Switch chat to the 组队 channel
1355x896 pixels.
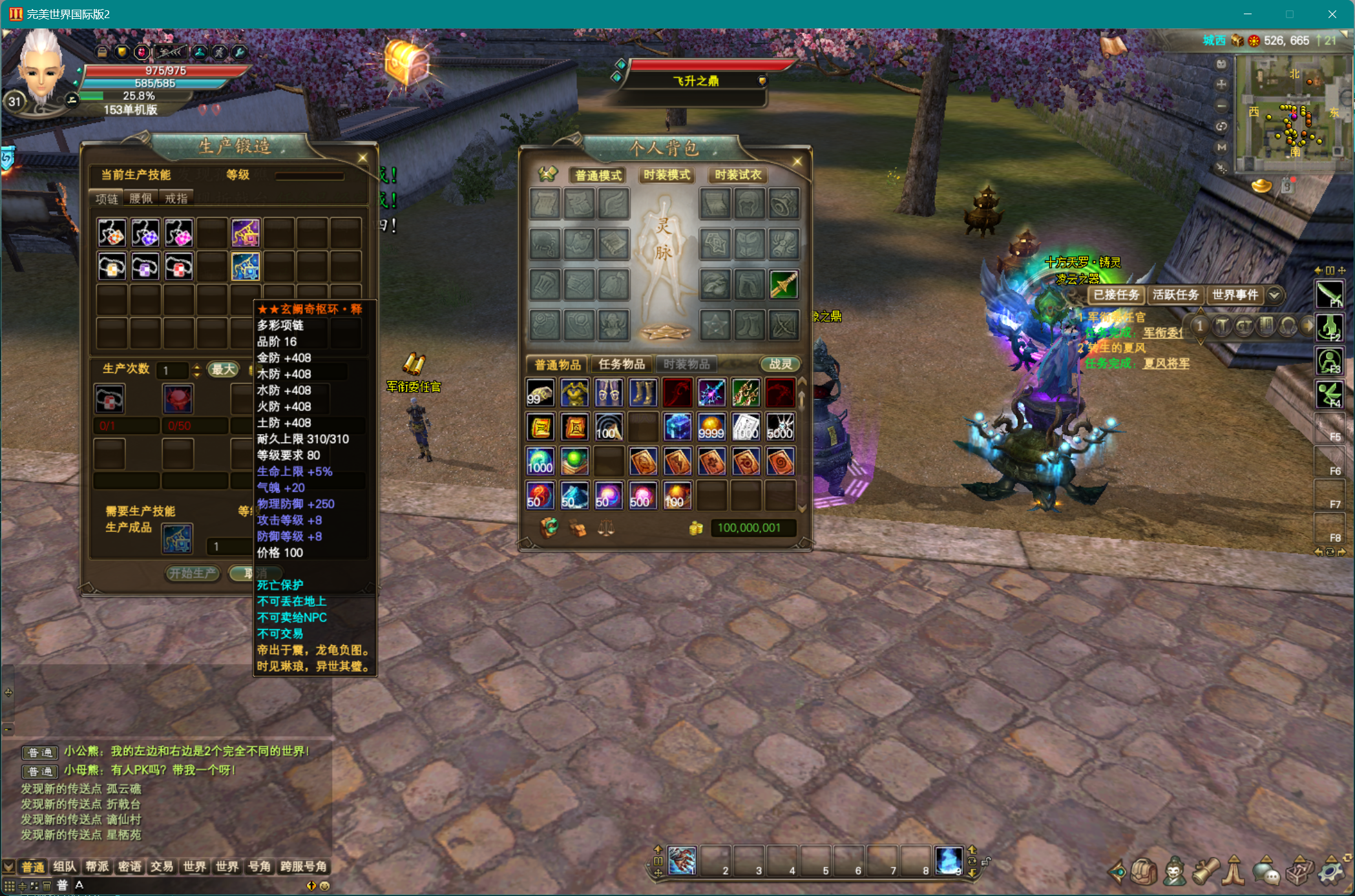65,866
